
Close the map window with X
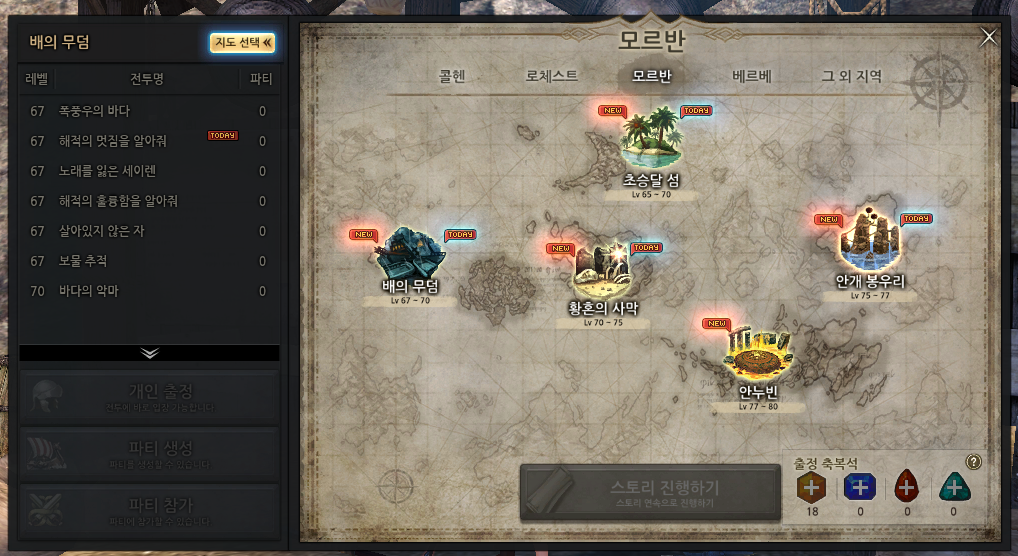click(x=989, y=37)
